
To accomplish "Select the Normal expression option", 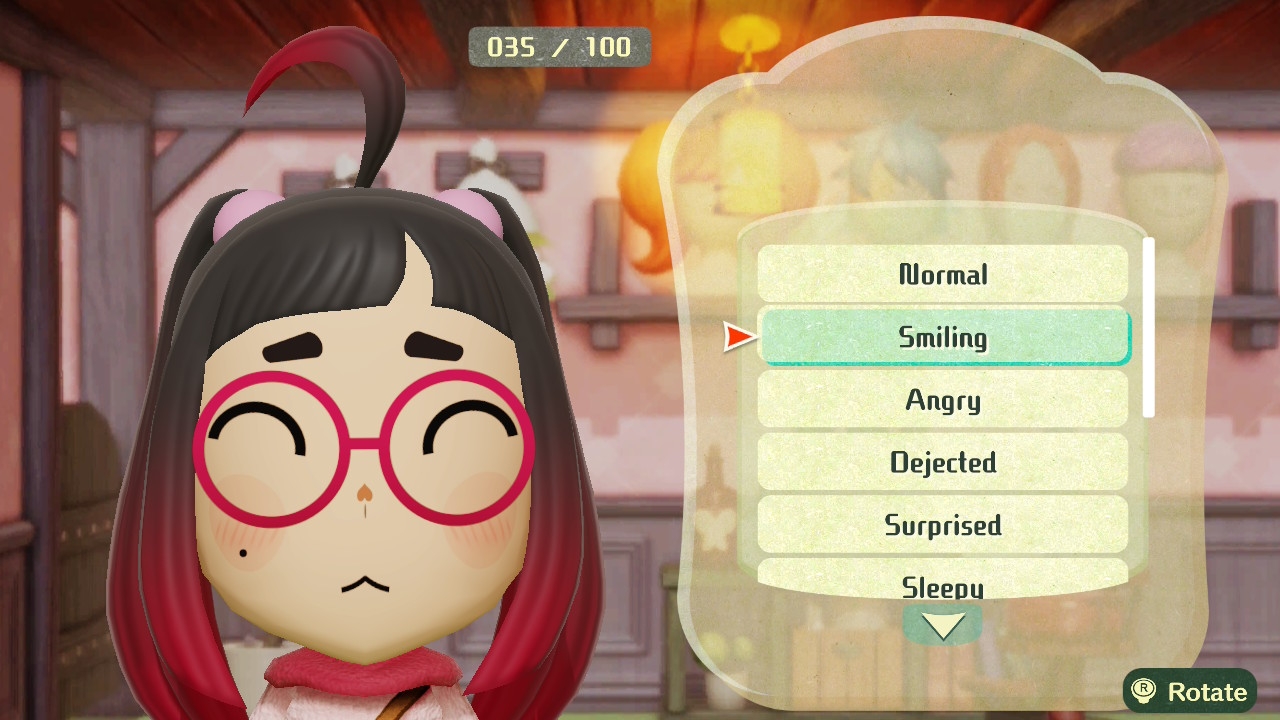I will (x=943, y=274).
